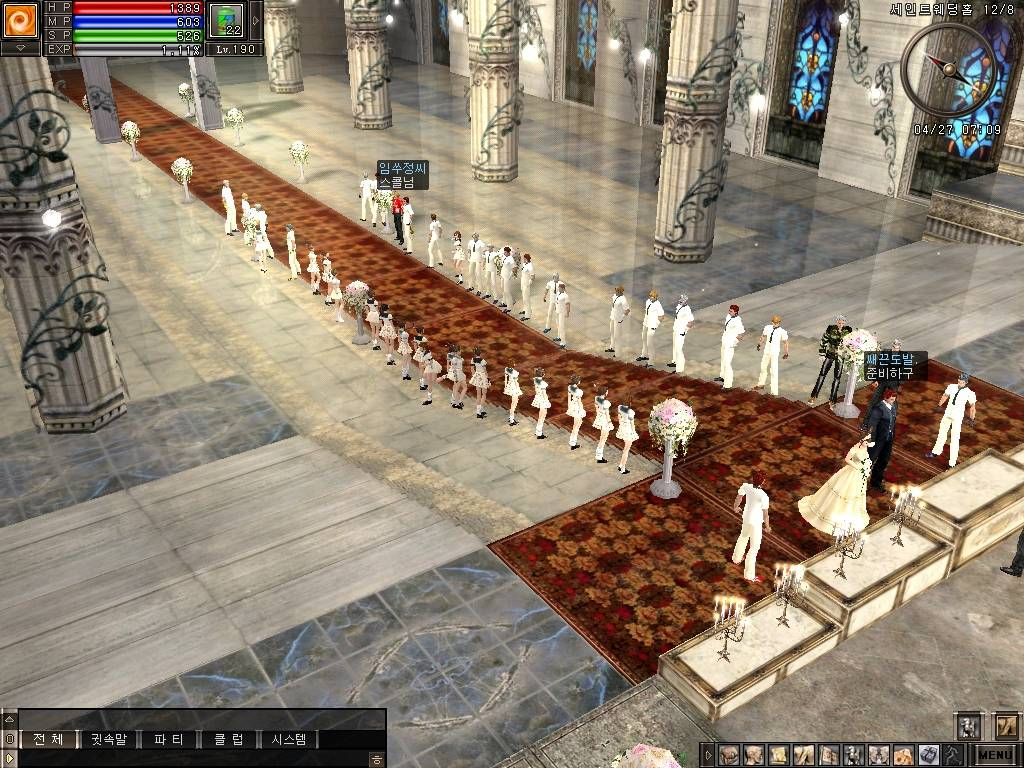1024x768 pixels.
Task: Collapse the bottom icon toolbar with its arrow
Action: coord(708,755)
